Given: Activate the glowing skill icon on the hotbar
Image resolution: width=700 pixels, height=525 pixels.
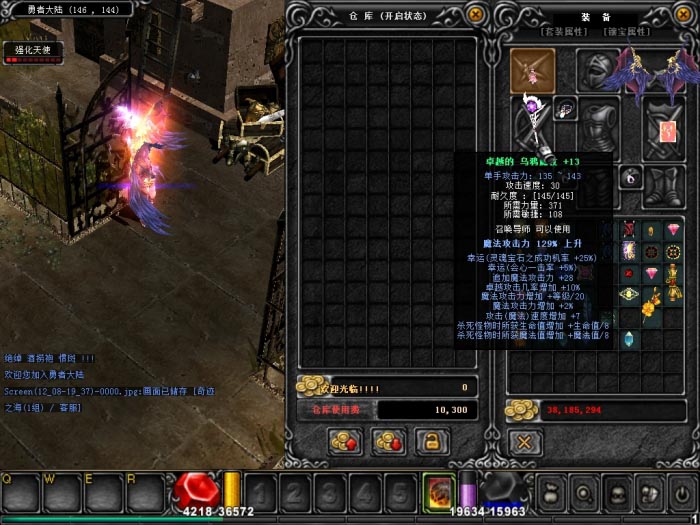Looking at the screenshot, I should click(439, 491).
